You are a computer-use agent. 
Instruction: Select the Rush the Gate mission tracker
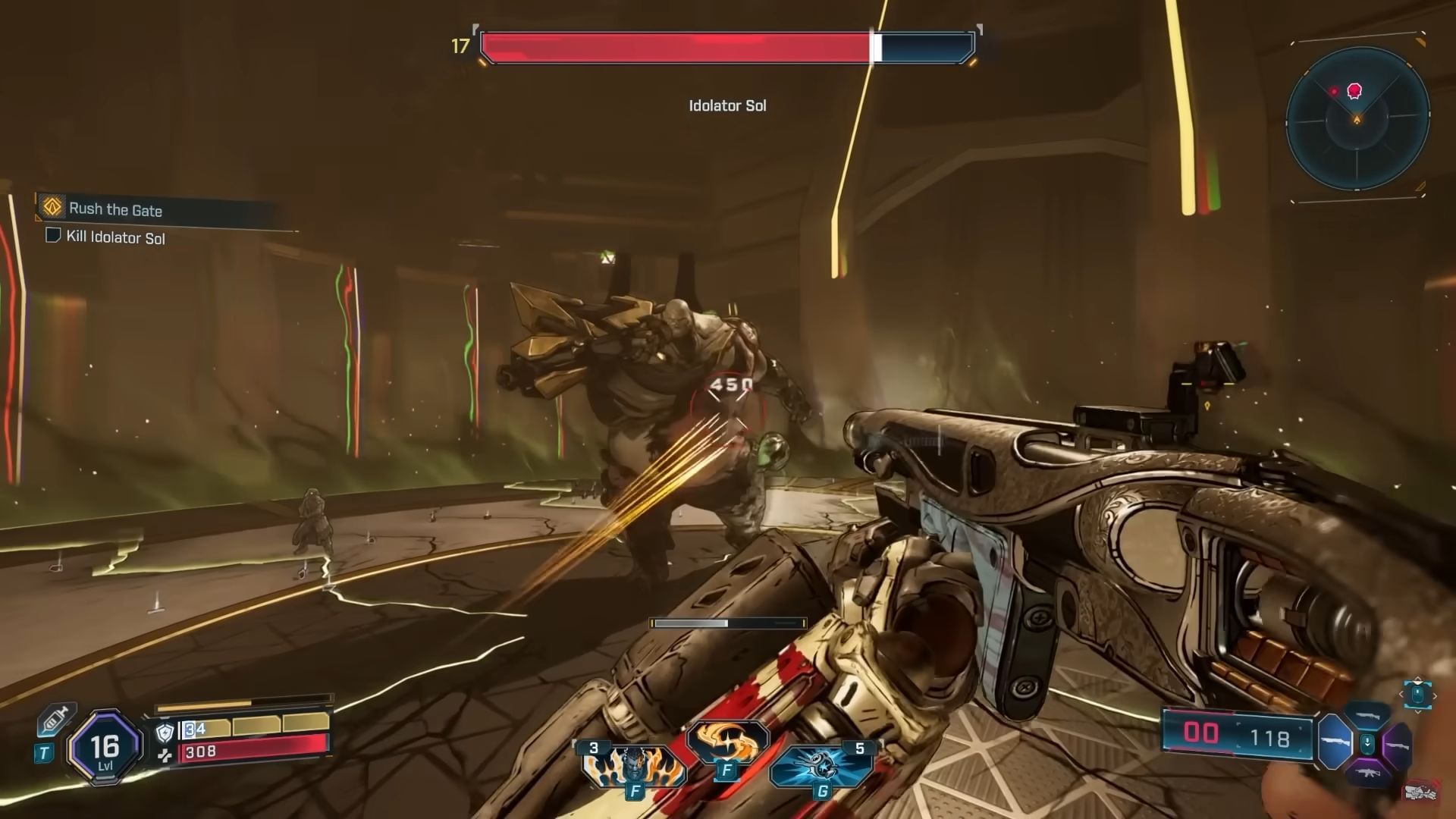(x=115, y=209)
